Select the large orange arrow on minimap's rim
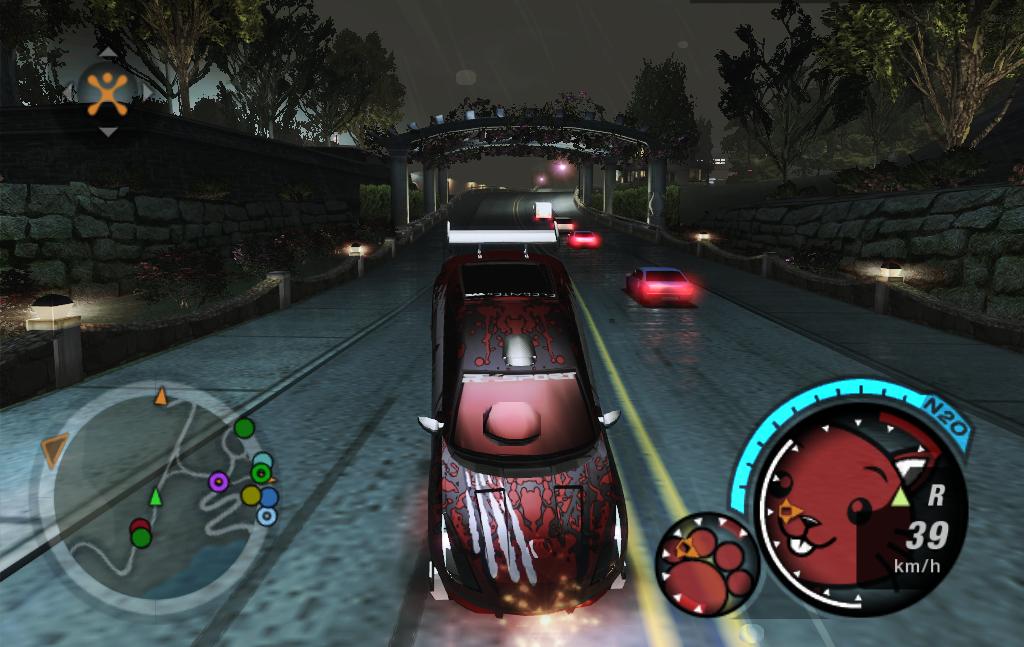Image resolution: width=1024 pixels, height=647 pixels. (55, 449)
